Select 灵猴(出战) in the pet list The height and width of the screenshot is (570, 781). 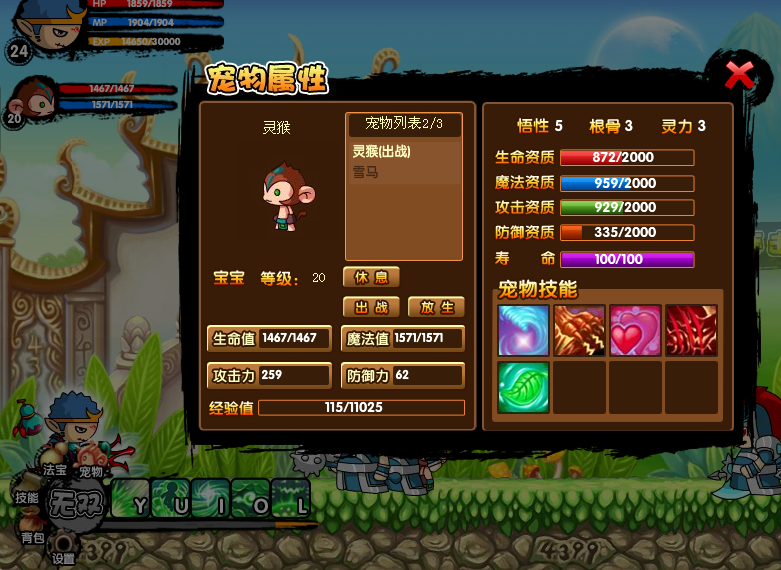tap(382, 152)
